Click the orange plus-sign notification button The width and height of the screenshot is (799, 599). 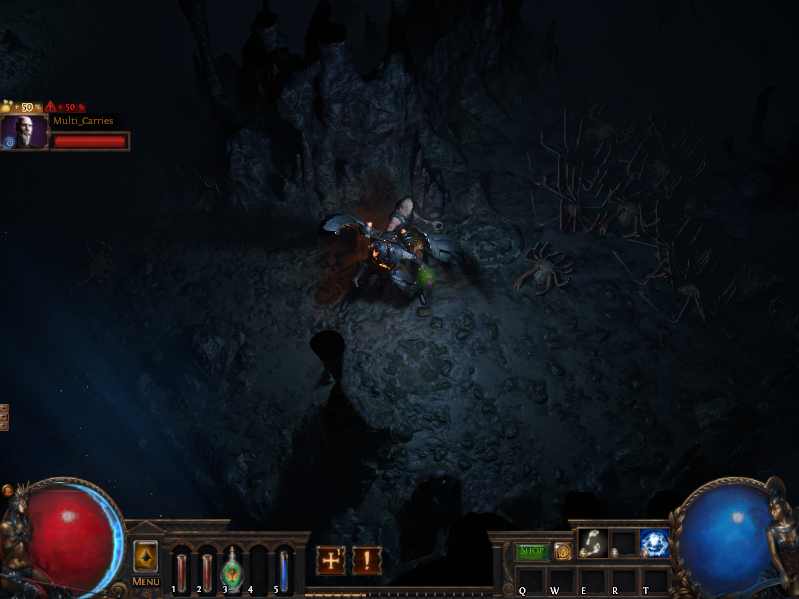click(x=331, y=560)
